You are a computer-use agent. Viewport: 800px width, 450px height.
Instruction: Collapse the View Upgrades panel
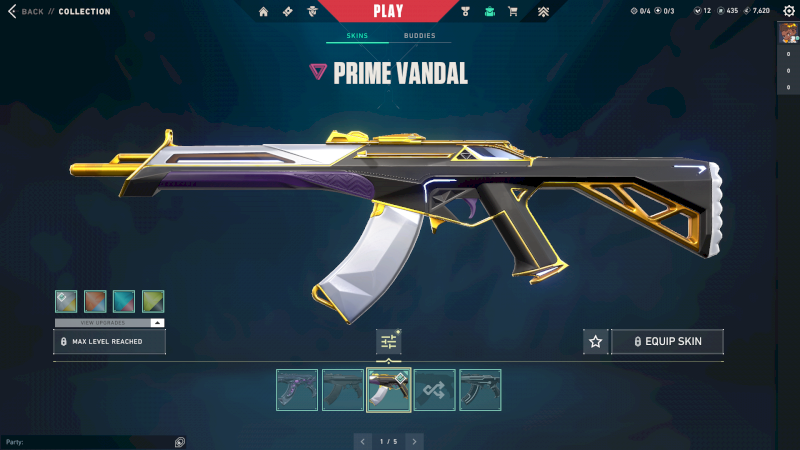tap(157, 323)
